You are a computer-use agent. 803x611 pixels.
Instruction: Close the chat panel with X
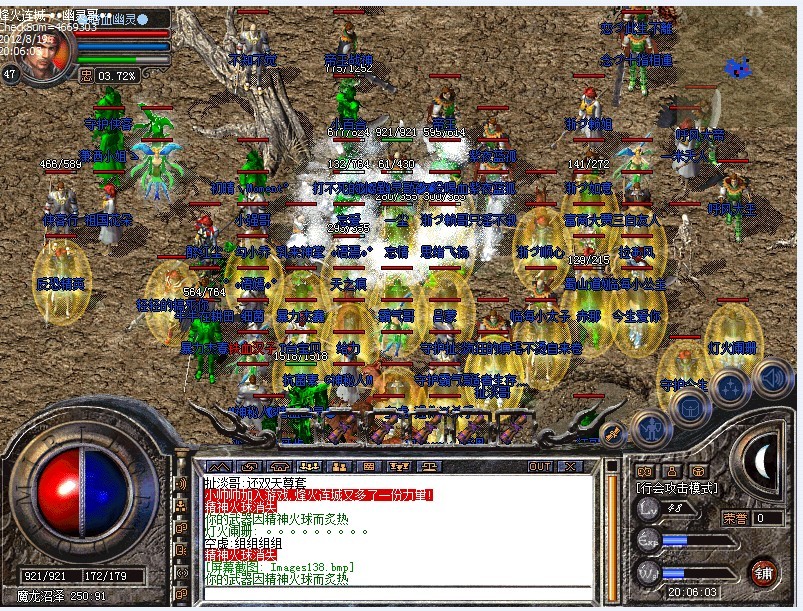click(x=570, y=466)
